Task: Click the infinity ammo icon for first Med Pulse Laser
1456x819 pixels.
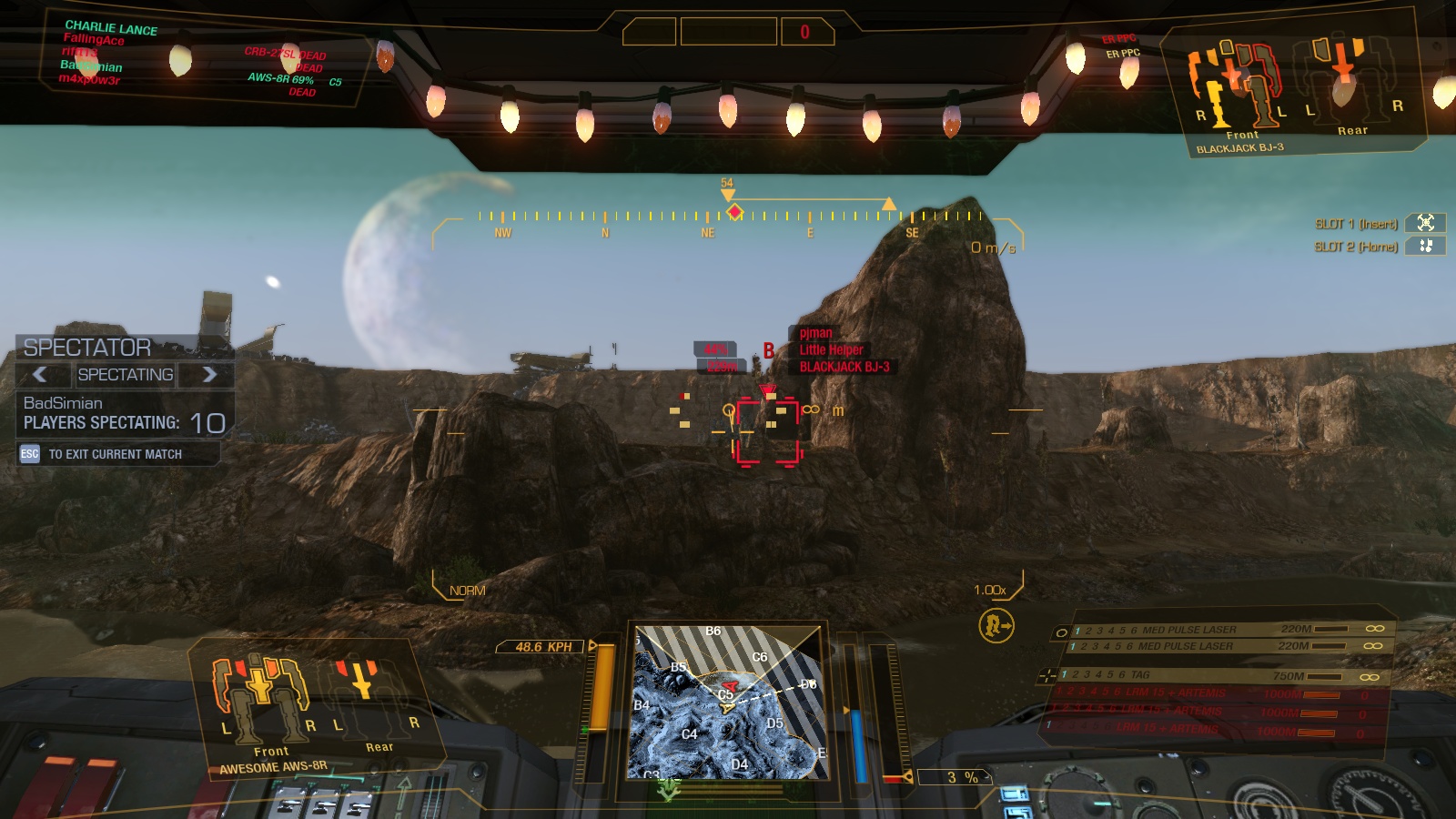Action: pyautogui.click(x=1373, y=629)
